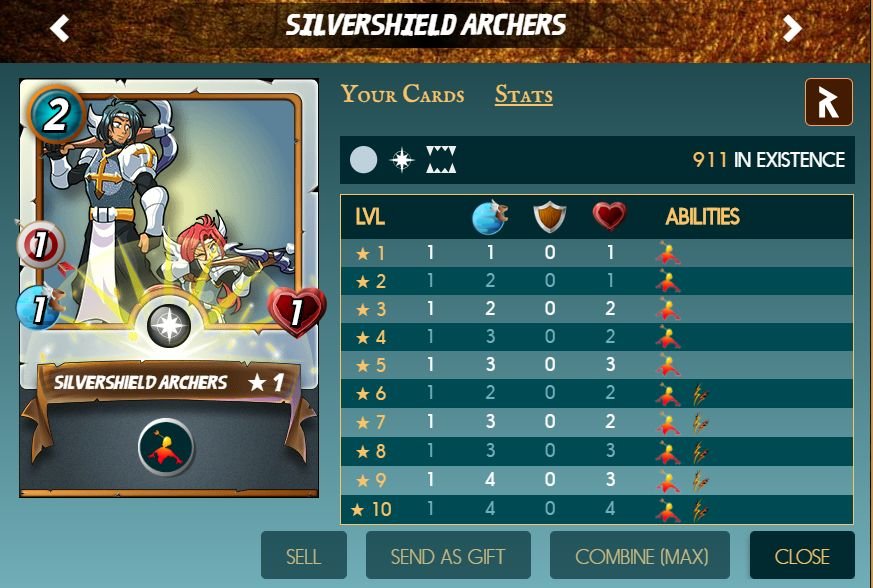Choose Send As Gift
Image resolution: width=873 pixels, height=588 pixels.
tap(448, 556)
